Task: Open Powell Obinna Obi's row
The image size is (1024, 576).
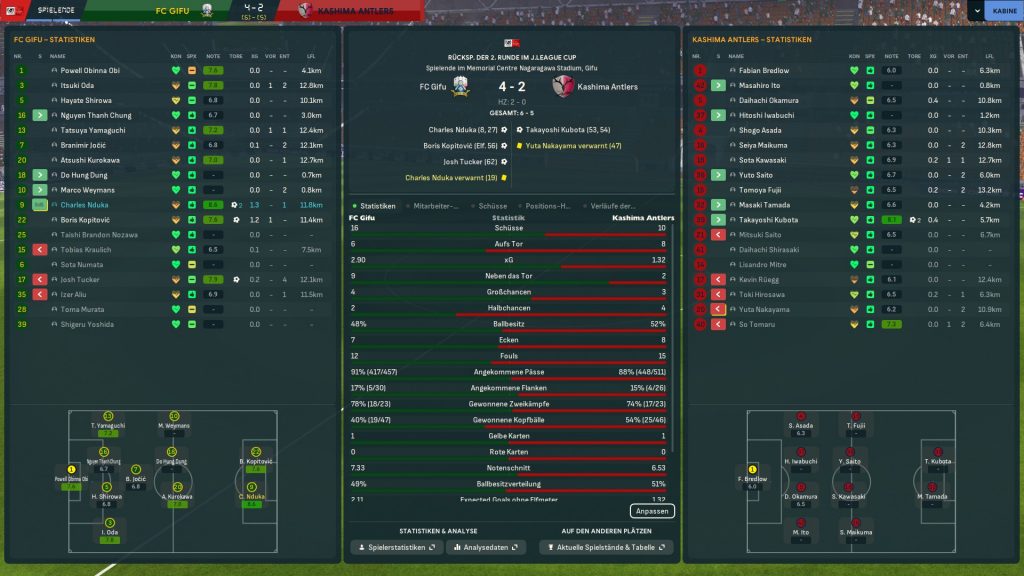Action: 90,71
